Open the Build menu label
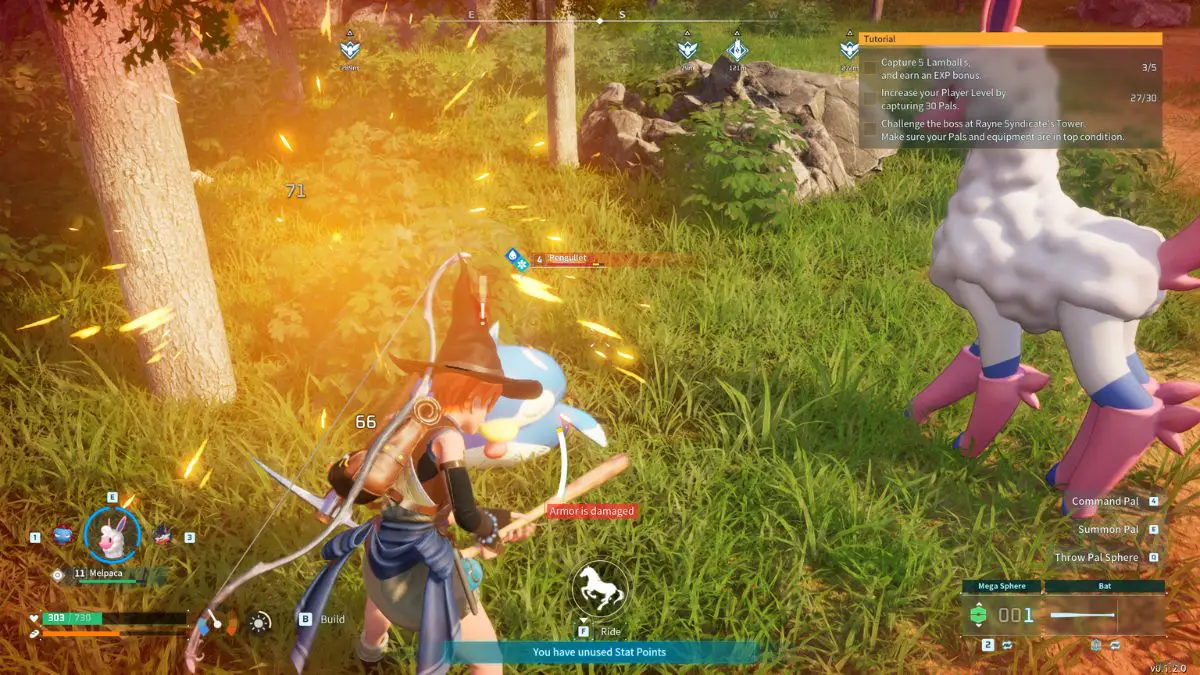This screenshot has height=675, width=1200. 332,619
